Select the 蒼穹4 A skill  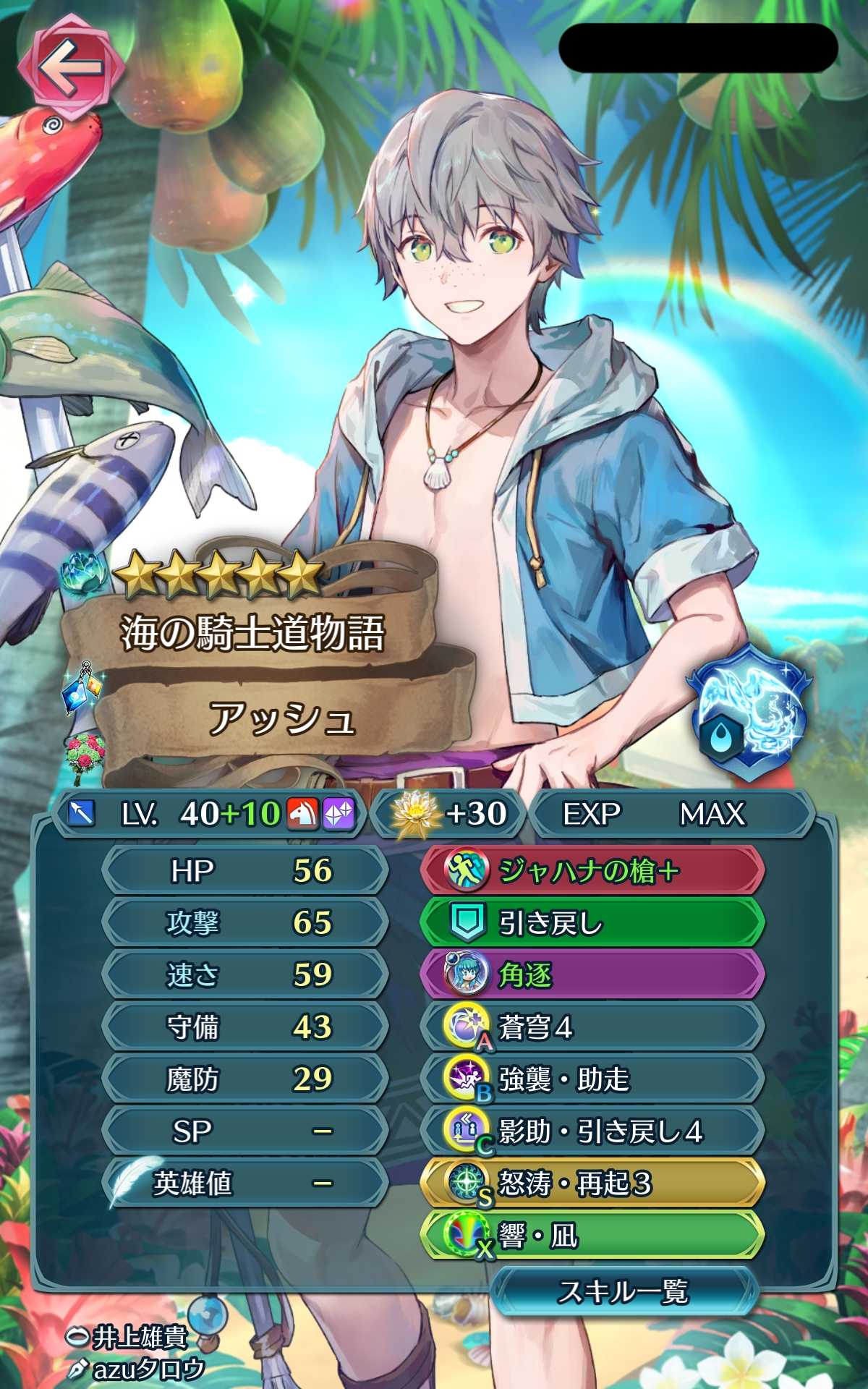[591, 1027]
